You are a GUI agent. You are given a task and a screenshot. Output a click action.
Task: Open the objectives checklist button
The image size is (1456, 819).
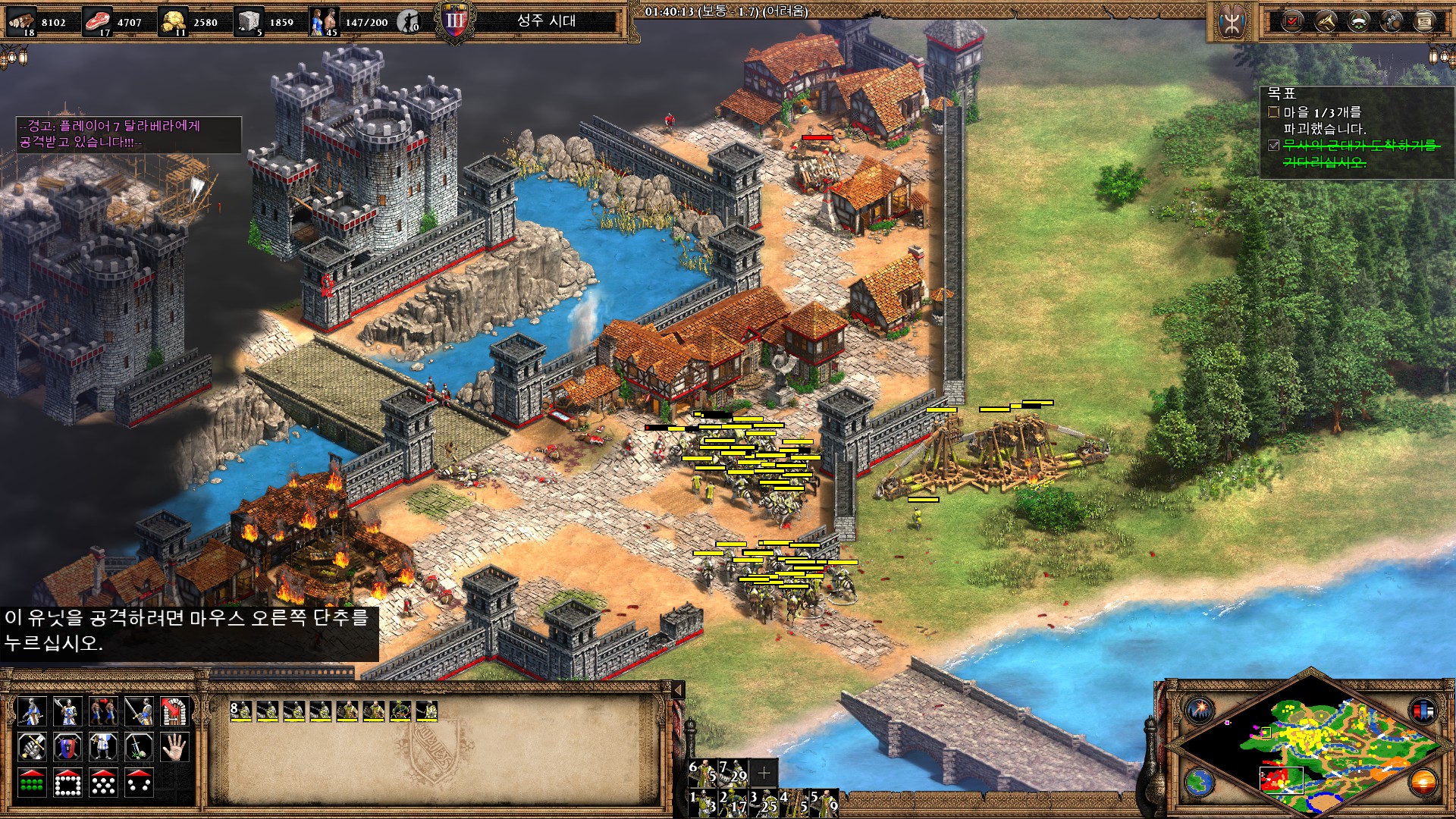pos(1293,21)
